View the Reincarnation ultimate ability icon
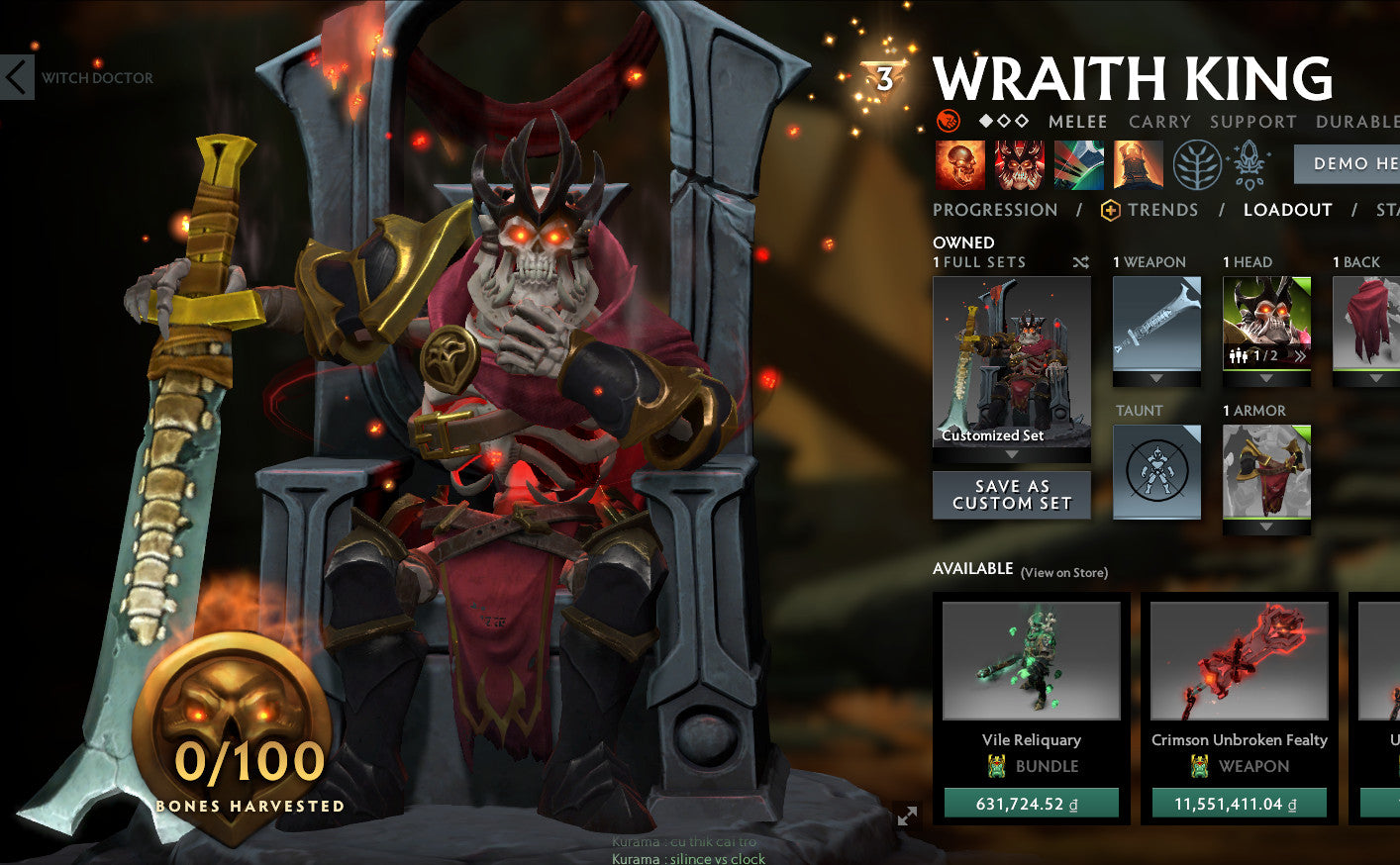Viewport: 1400px width, 865px height. pos(1137,163)
